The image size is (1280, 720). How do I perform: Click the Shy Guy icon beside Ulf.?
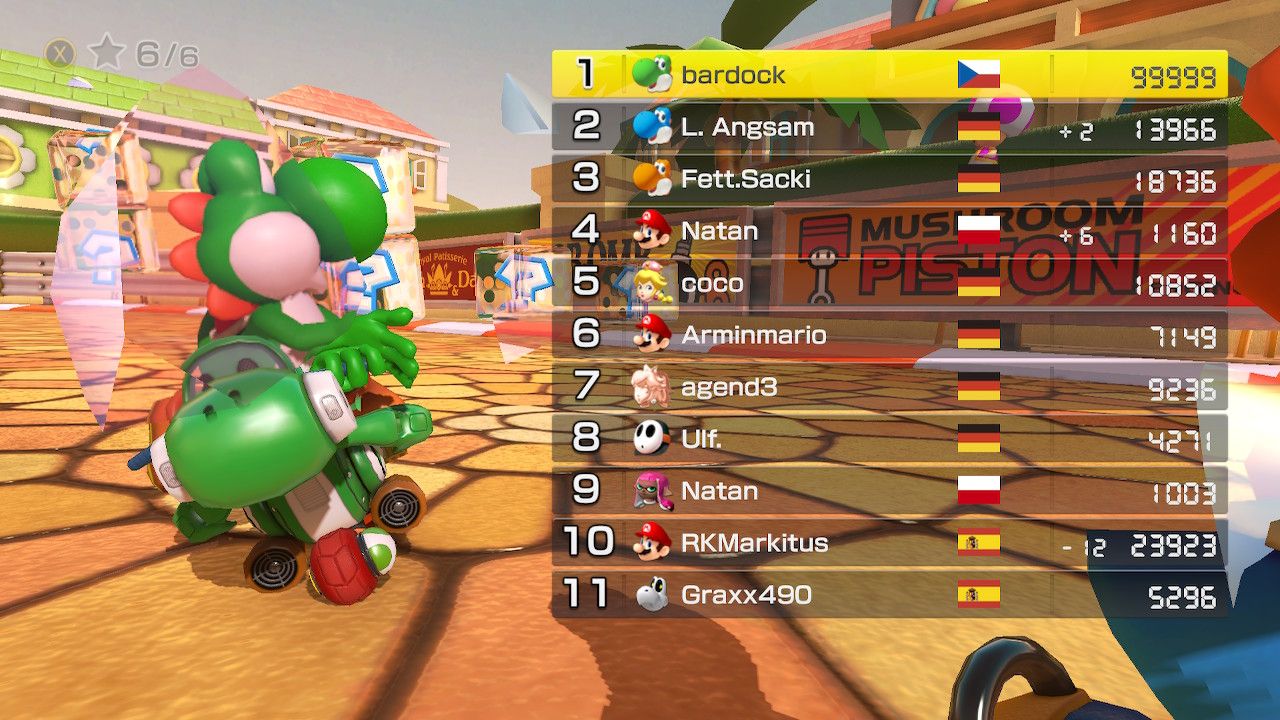651,438
